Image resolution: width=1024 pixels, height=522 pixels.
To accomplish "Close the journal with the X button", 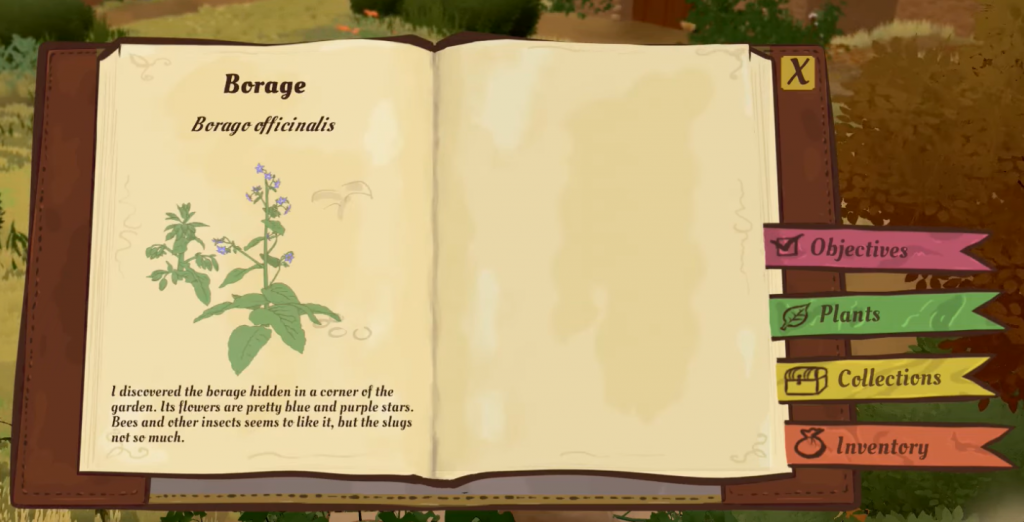I will [x=797, y=72].
